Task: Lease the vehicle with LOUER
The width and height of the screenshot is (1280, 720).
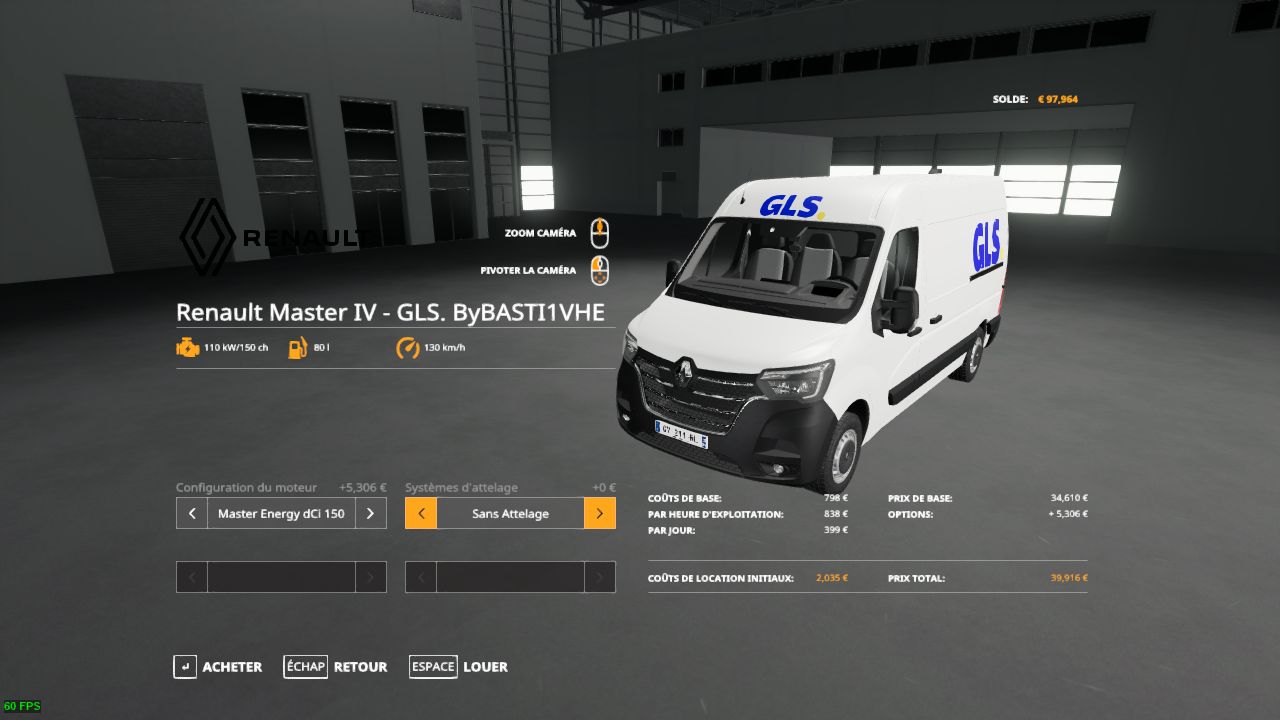Action: click(x=459, y=667)
